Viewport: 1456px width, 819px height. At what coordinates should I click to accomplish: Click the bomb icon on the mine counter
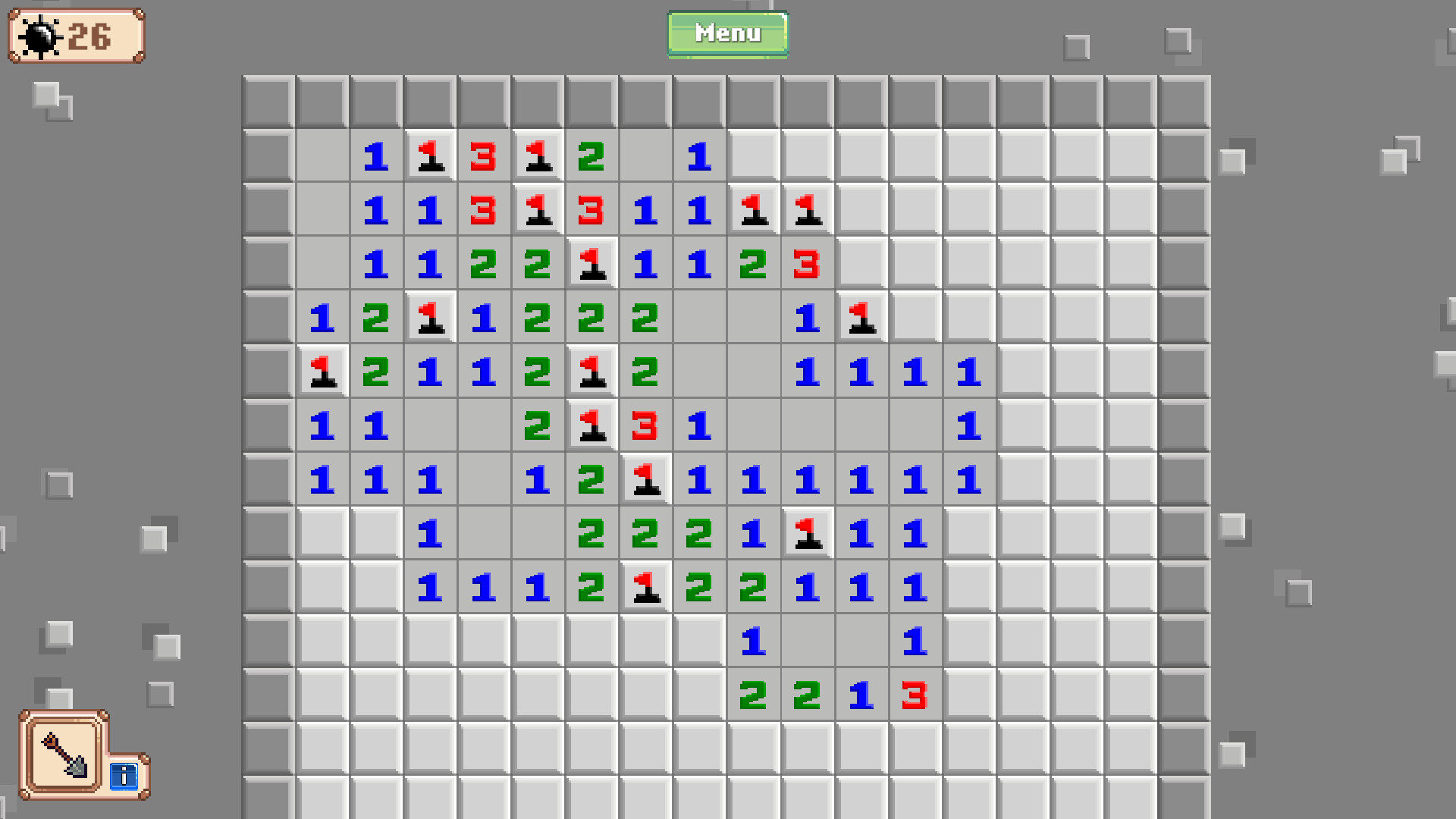(x=41, y=35)
